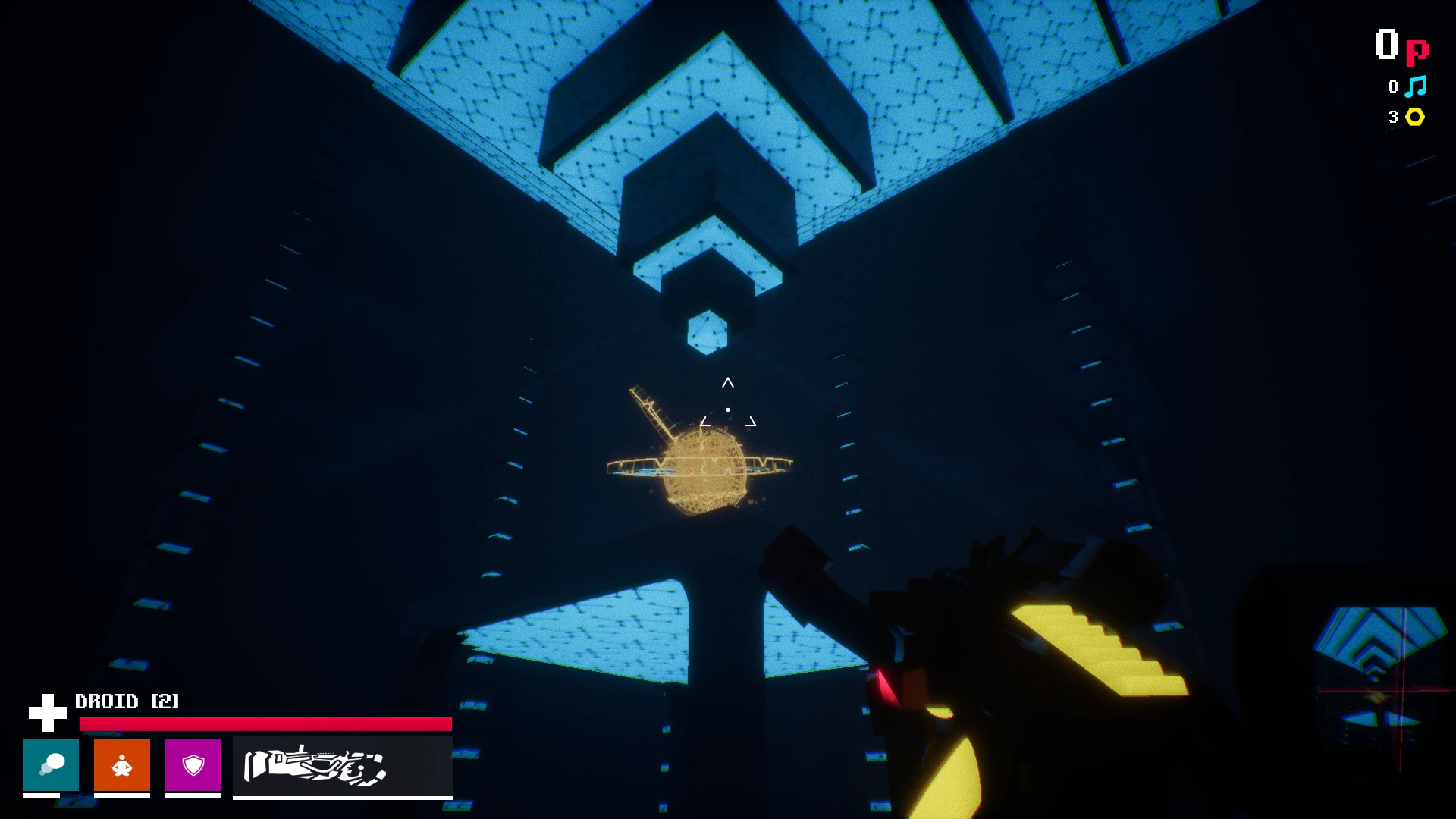The height and width of the screenshot is (819, 1456).
Task: Click the music counter reading 0
Action: [1392, 87]
